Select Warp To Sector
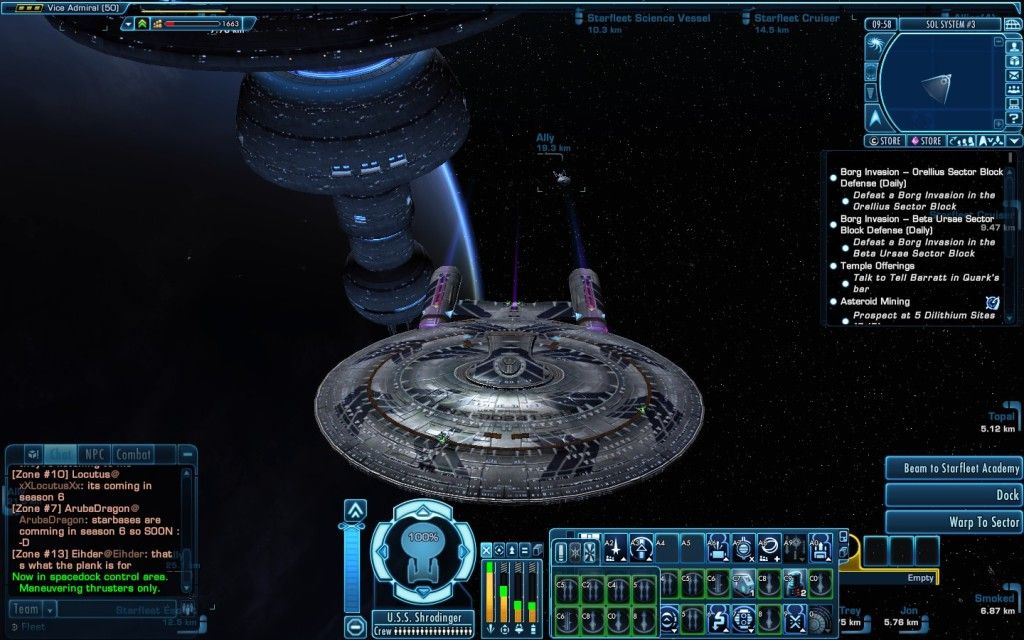 click(x=952, y=522)
